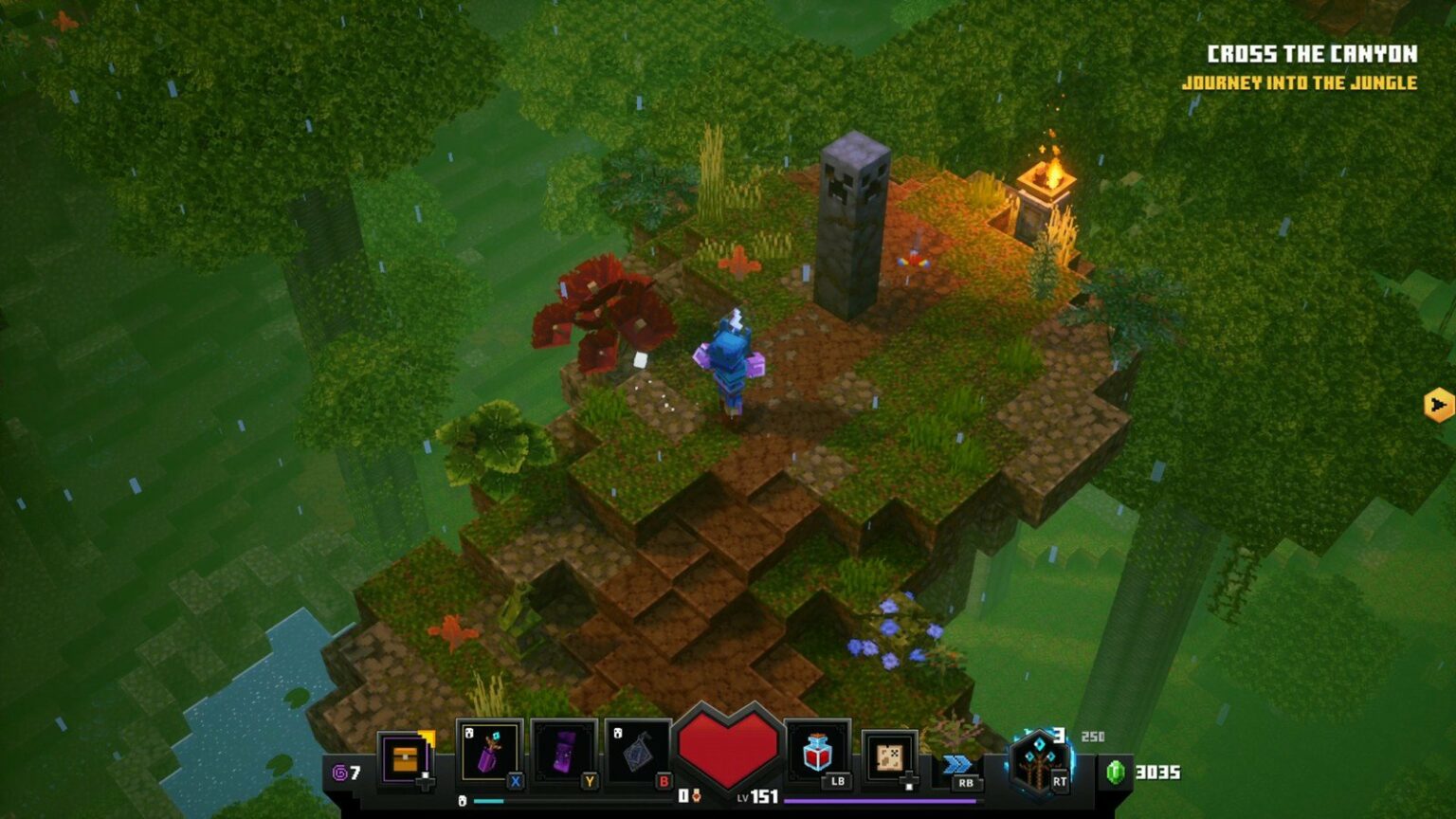Click the CROSS THE CANYON objective text
1456x819 pixels.
click(1315, 54)
